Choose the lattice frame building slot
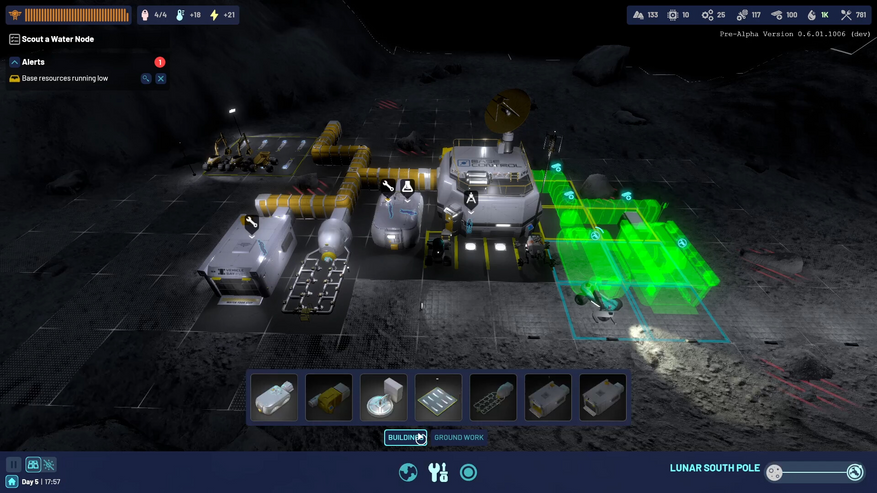Image resolution: width=877 pixels, height=493 pixels. click(493, 398)
